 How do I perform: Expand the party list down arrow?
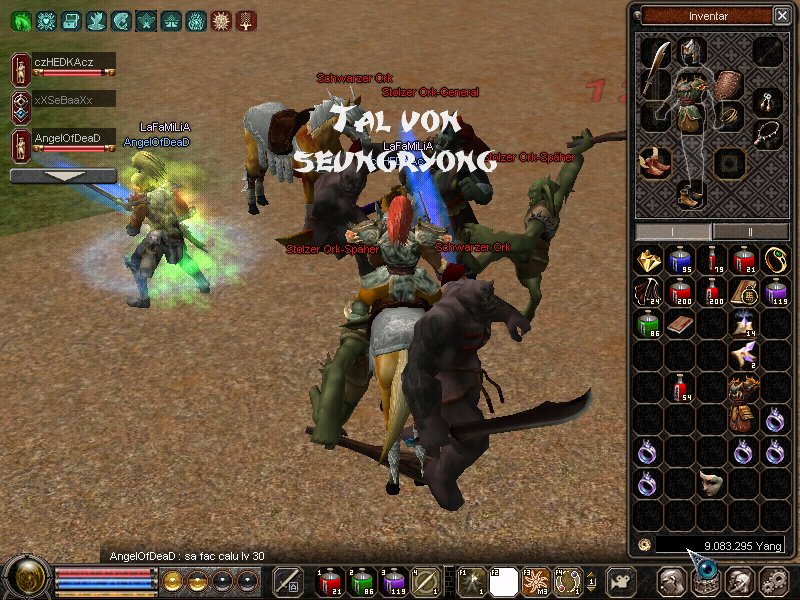pyautogui.click(x=63, y=175)
